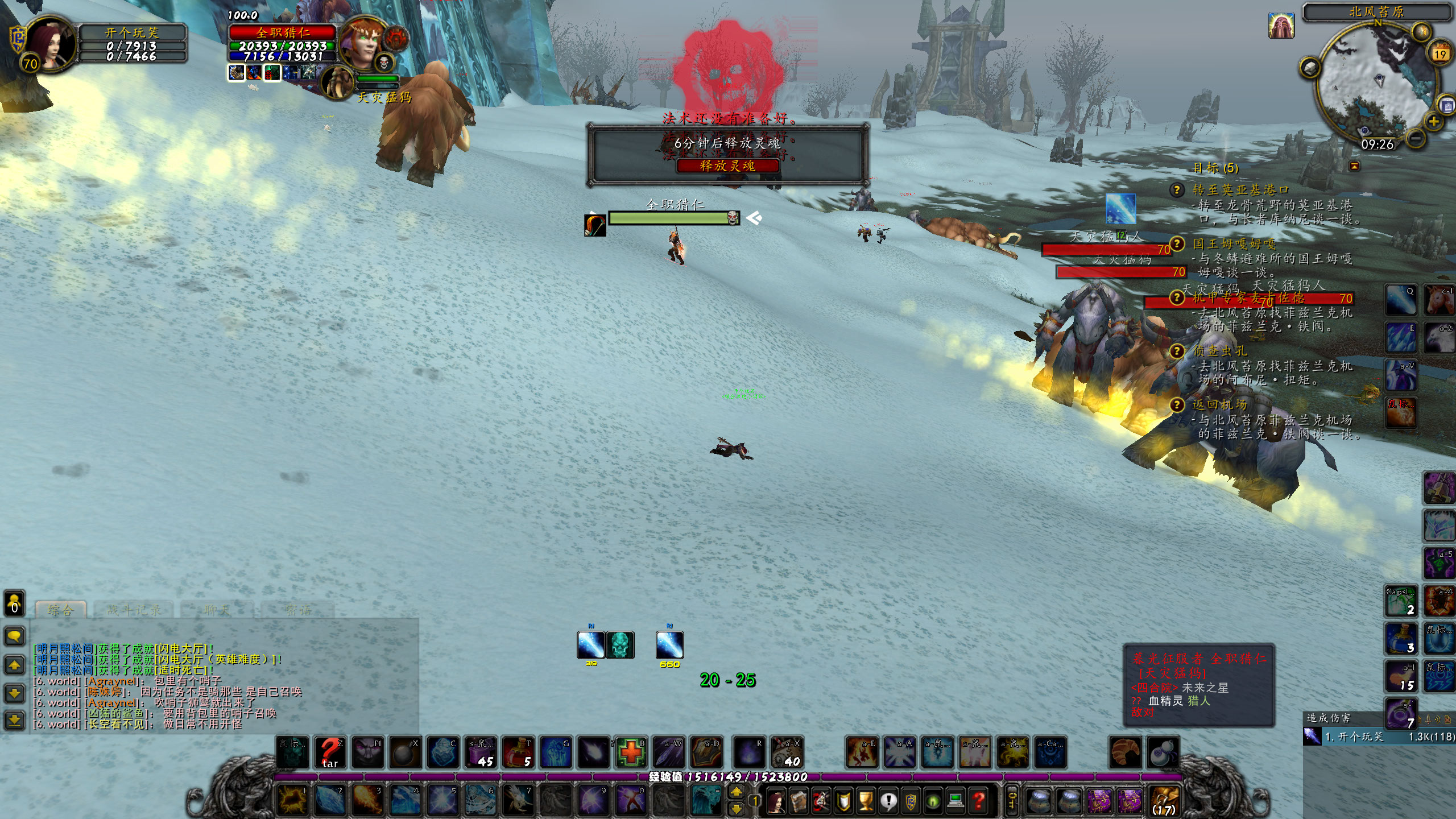Open the keyring with the golden key icon
The width and height of the screenshot is (1456, 819).
click(1011, 801)
